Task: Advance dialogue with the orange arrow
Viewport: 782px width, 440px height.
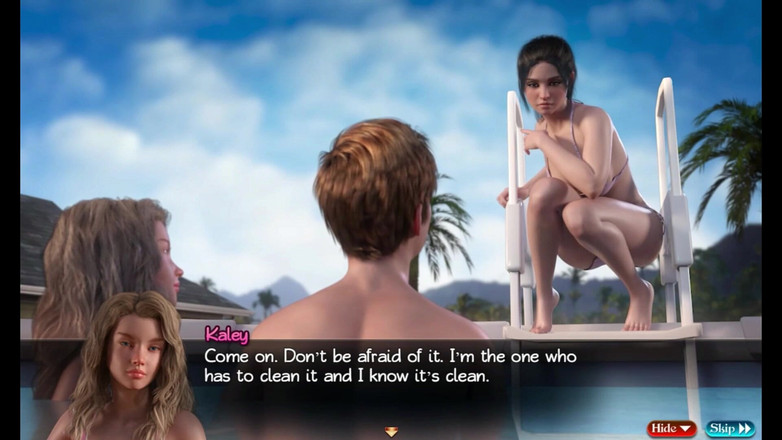Action: (391, 431)
